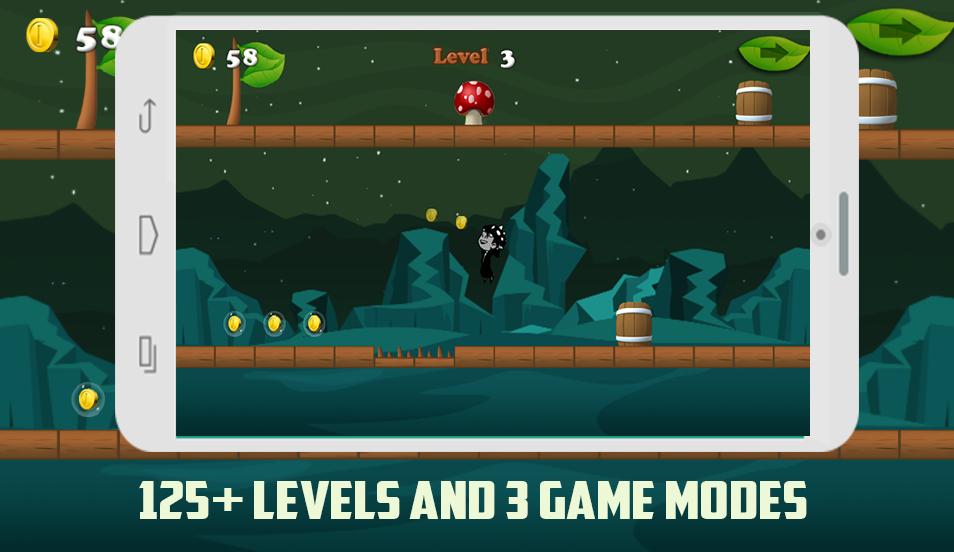Tap the phone's back navigation button
Screen dimensions: 954x552
point(147,116)
